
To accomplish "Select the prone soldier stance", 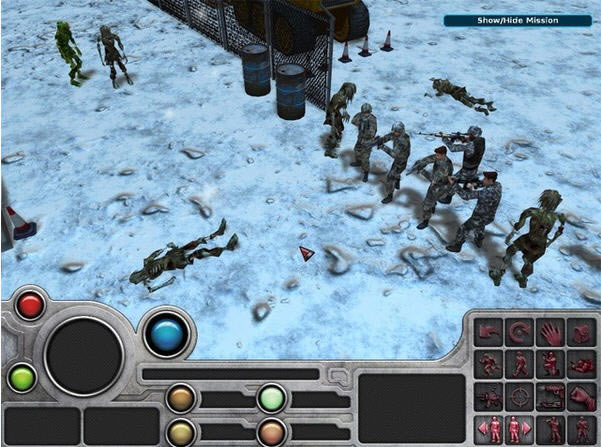I will (x=582, y=363).
